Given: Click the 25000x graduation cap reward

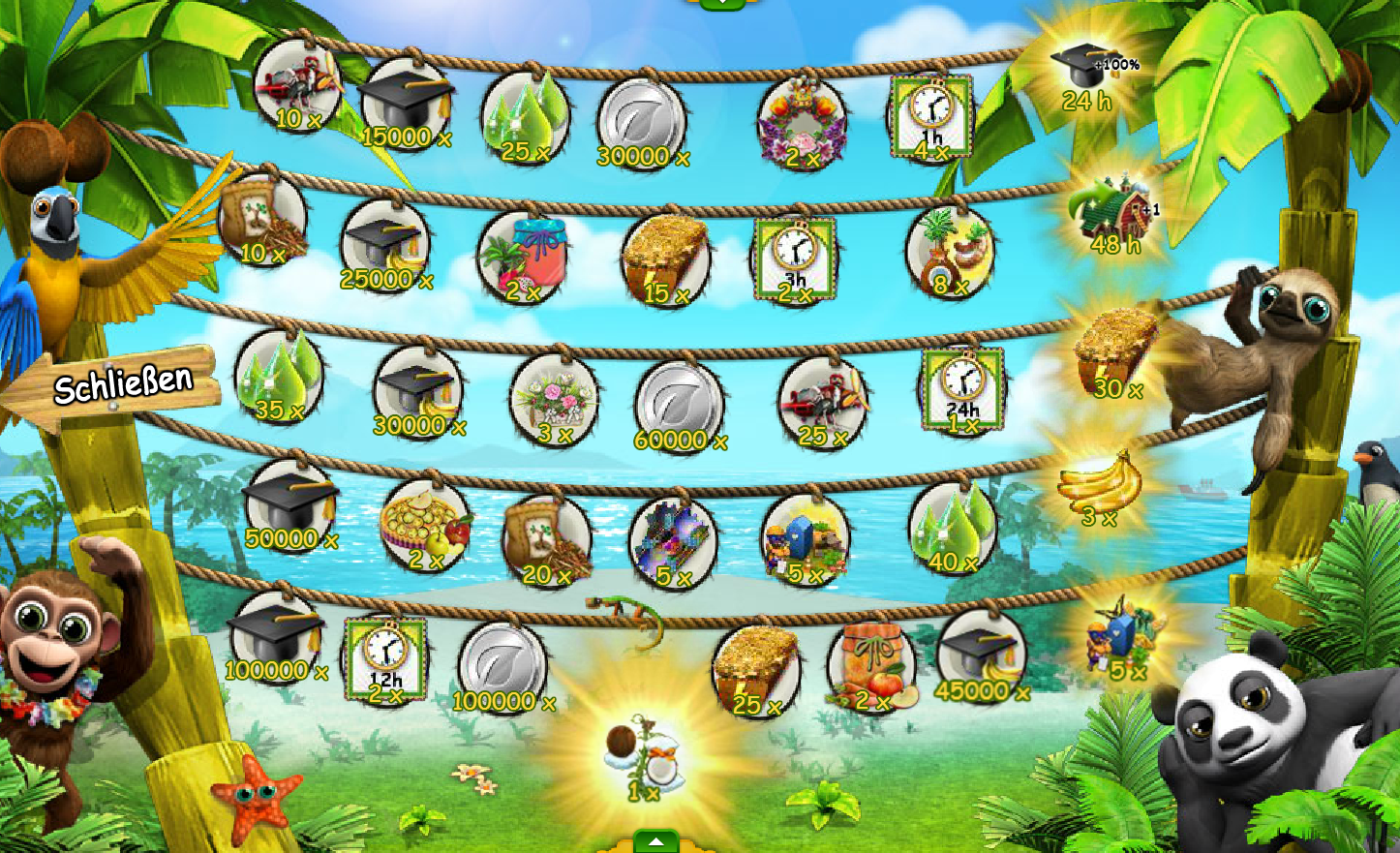Looking at the screenshot, I should (x=385, y=247).
